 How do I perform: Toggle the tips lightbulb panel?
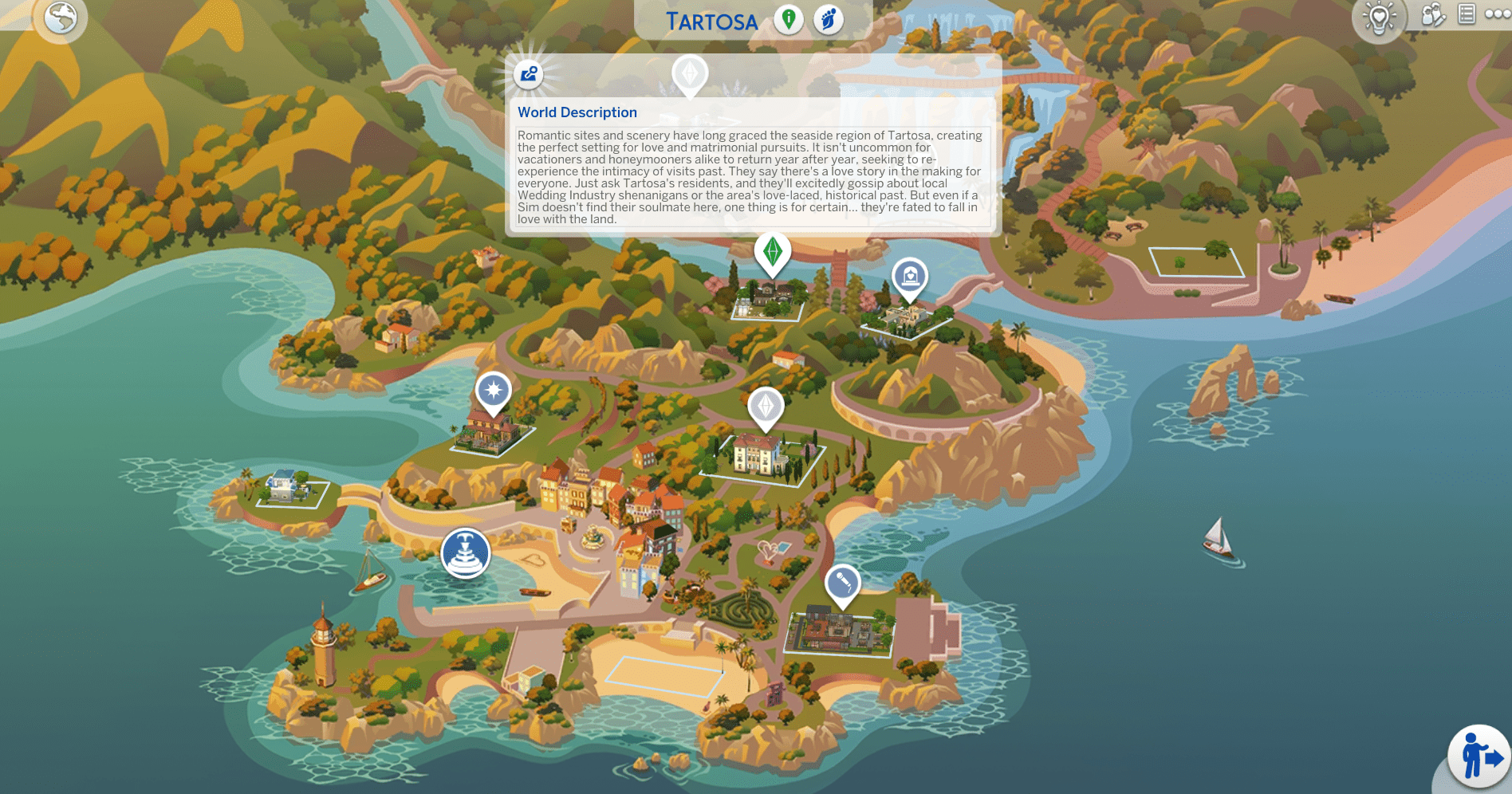[1380, 18]
